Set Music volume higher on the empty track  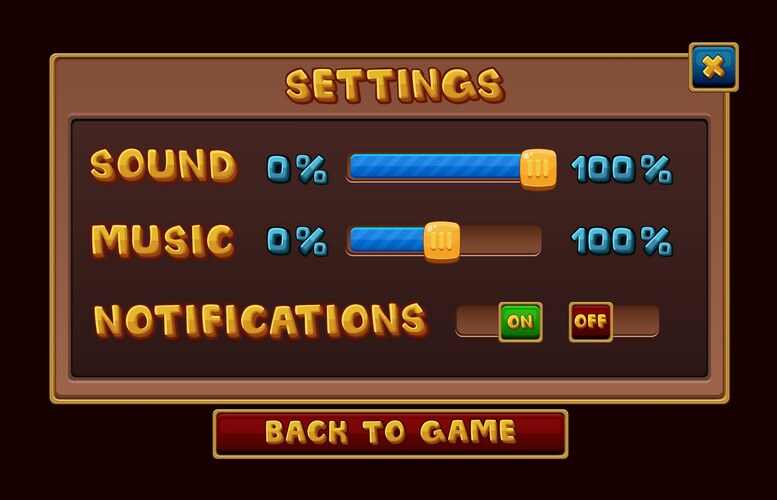tap(500, 240)
